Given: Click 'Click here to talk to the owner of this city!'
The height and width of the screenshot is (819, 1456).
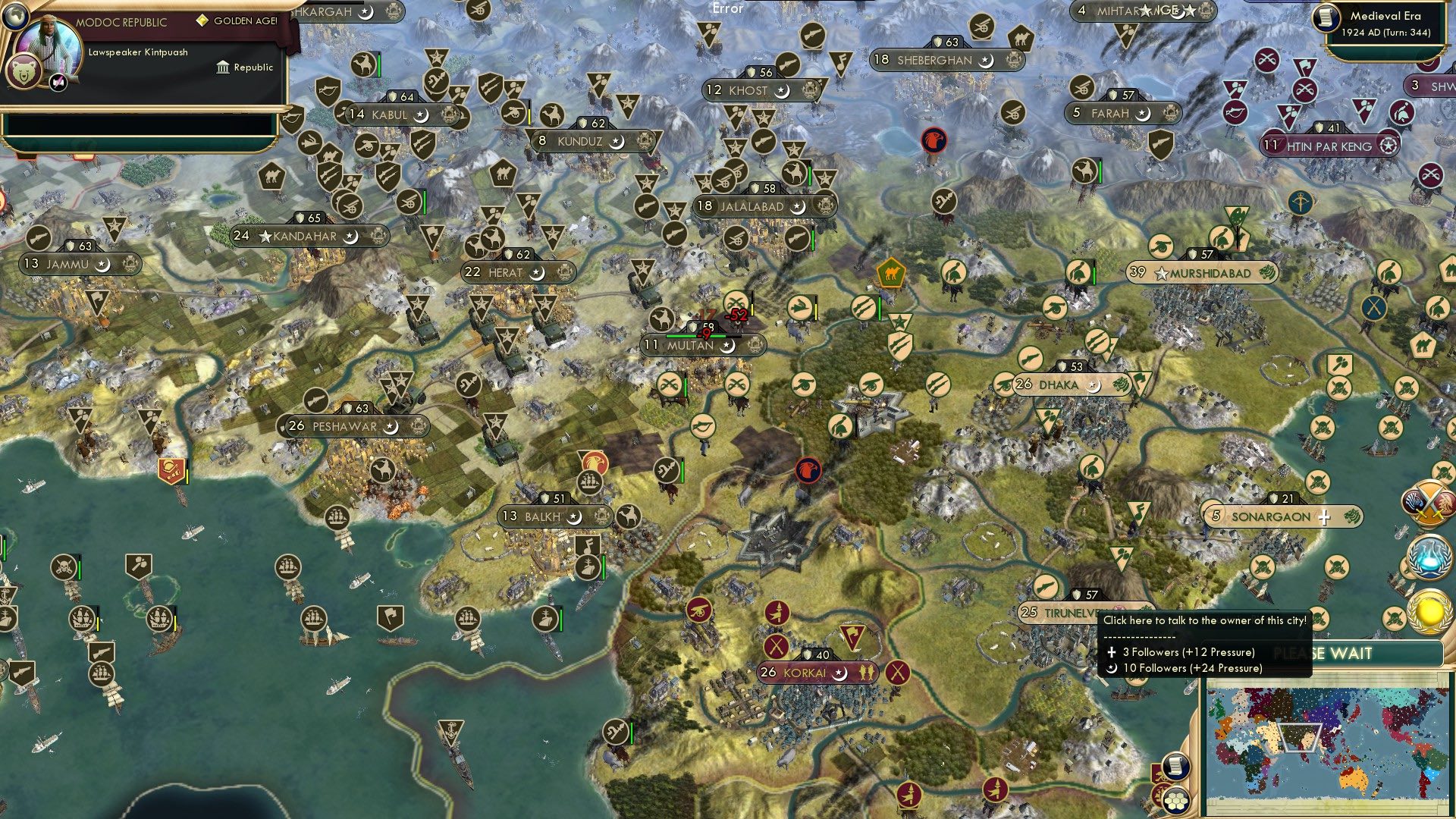Looking at the screenshot, I should click(x=1203, y=620).
